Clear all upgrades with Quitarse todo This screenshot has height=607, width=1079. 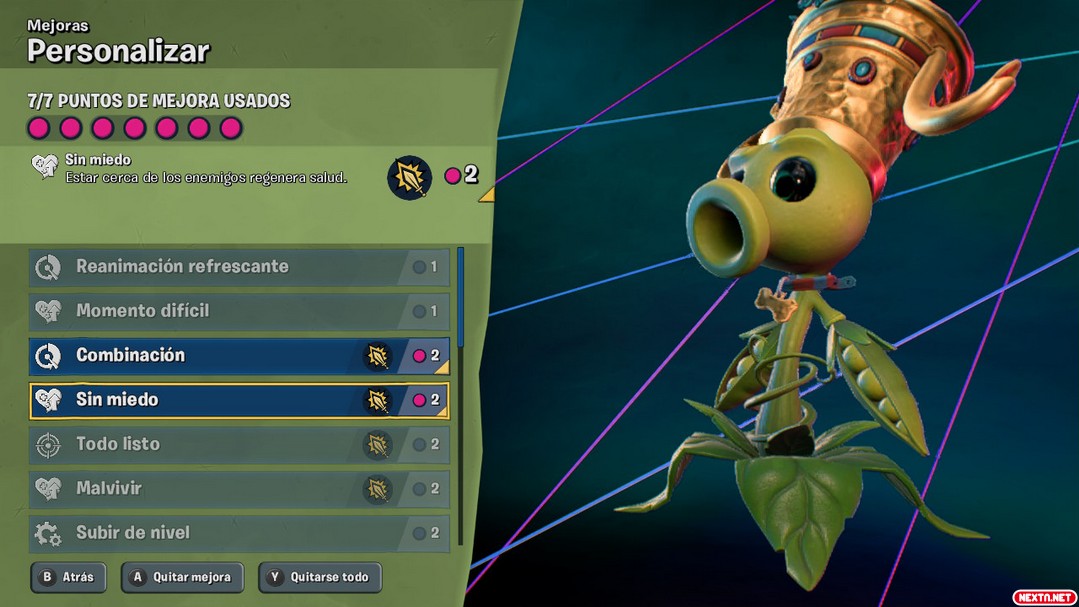[x=319, y=577]
